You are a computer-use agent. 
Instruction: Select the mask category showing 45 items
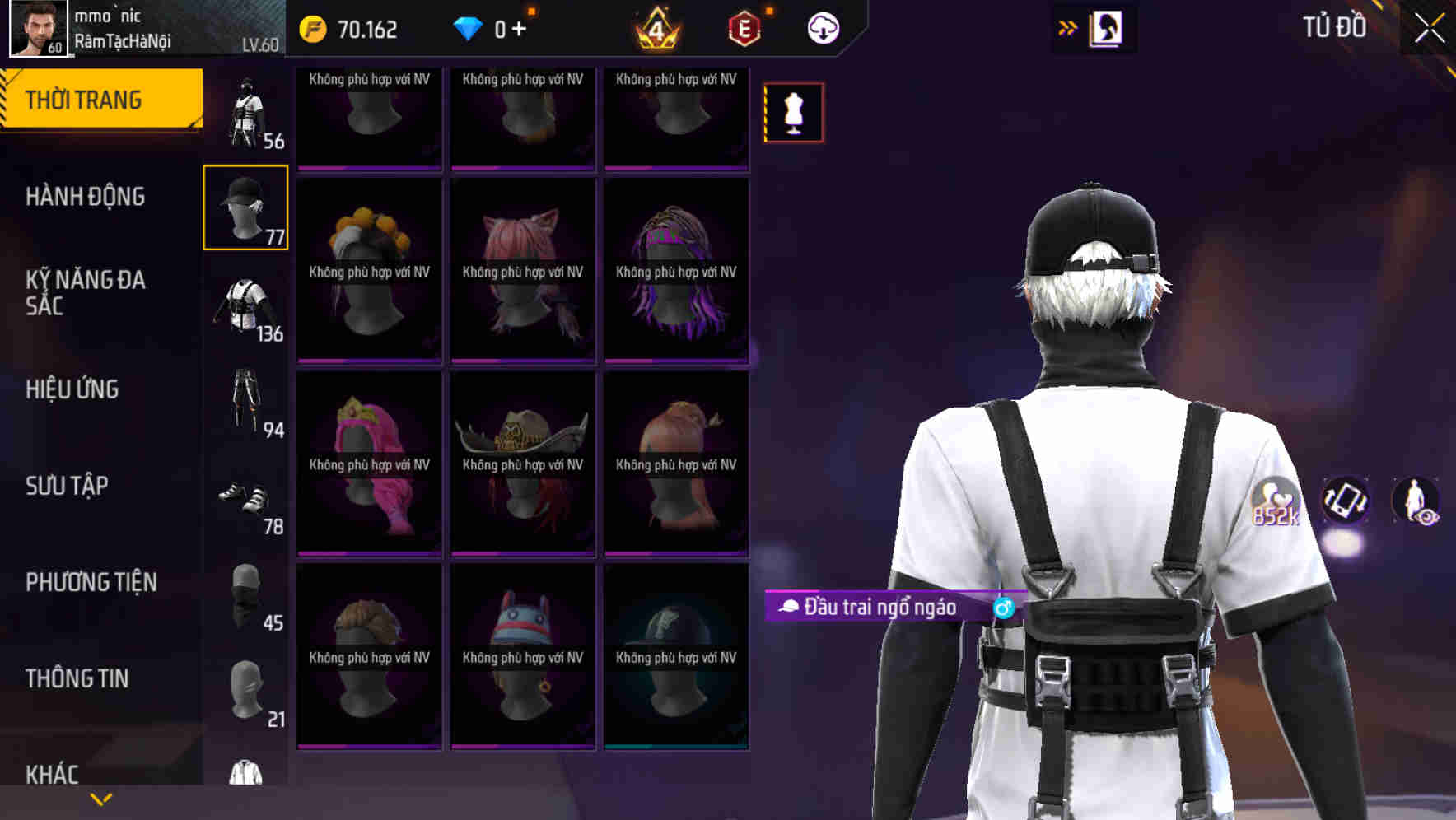coord(245,593)
